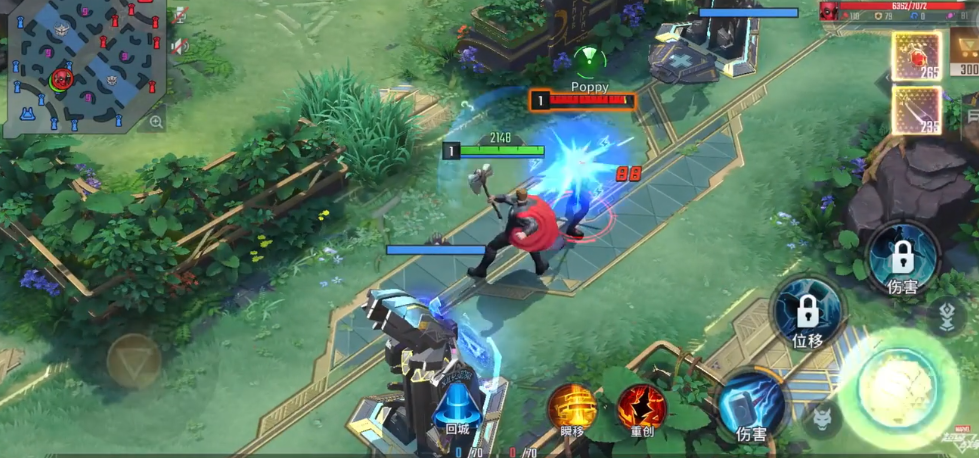Buy the red gem item costing 265
Screen dimensions: 979x458
pyautogui.click(x=916, y=56)
